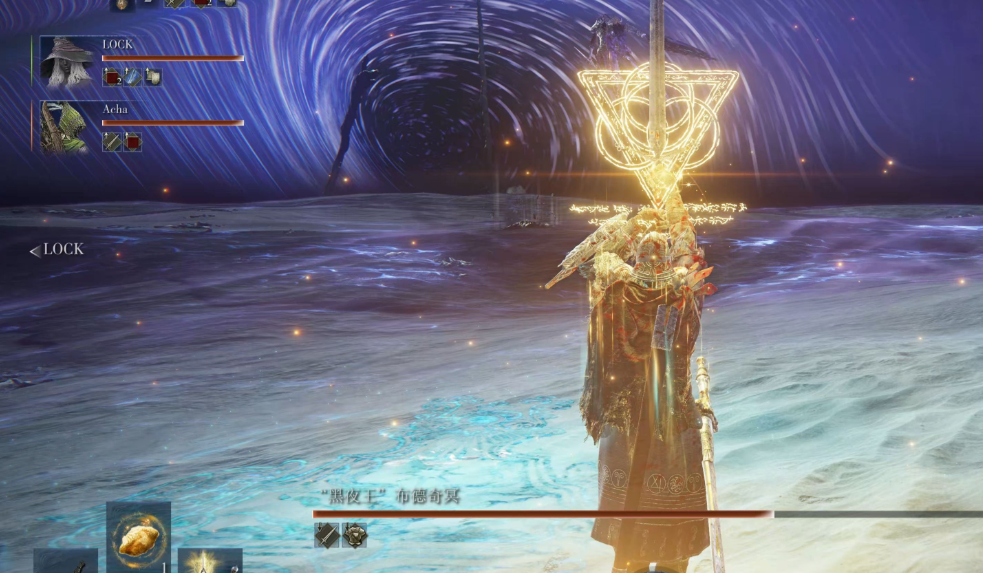Select LOCK's blue streak buff icon
The image size is (983, 573).
coord(132,77)
